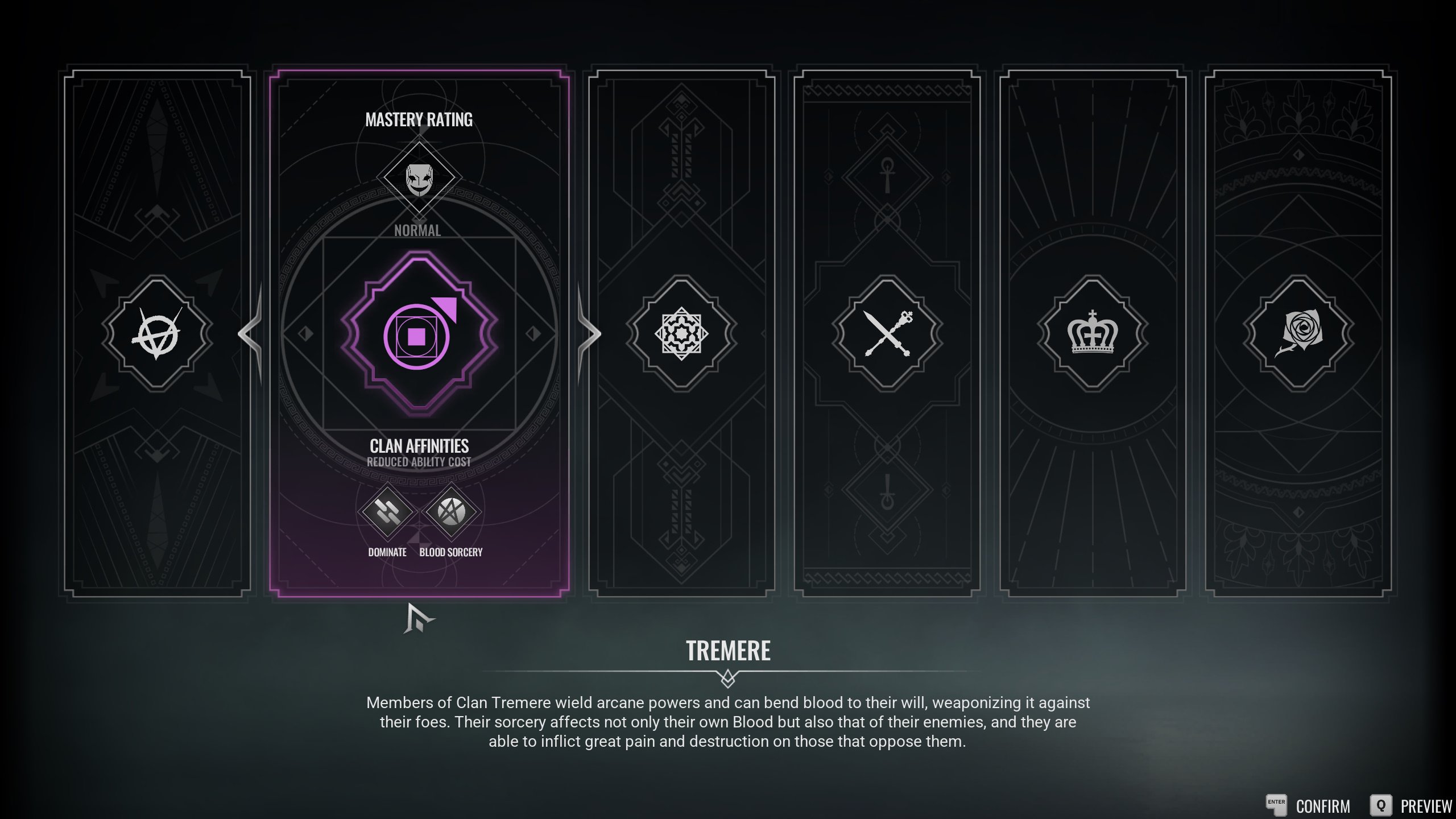The width and height of the screenshot is (1456, 819).
Task: Confirm the clan selection
Action: click(1309, 805)
